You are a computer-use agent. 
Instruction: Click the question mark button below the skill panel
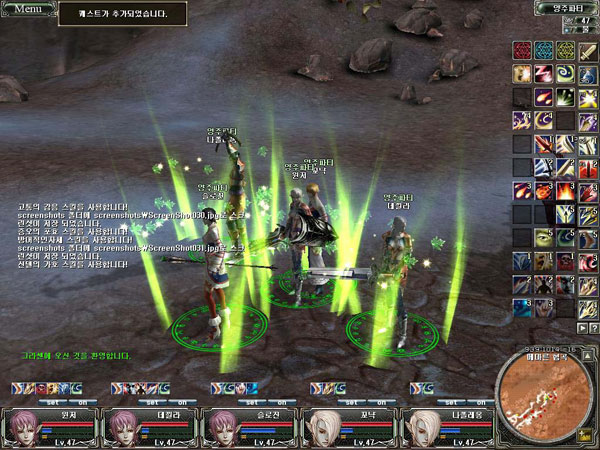click(x=592, y=328)
